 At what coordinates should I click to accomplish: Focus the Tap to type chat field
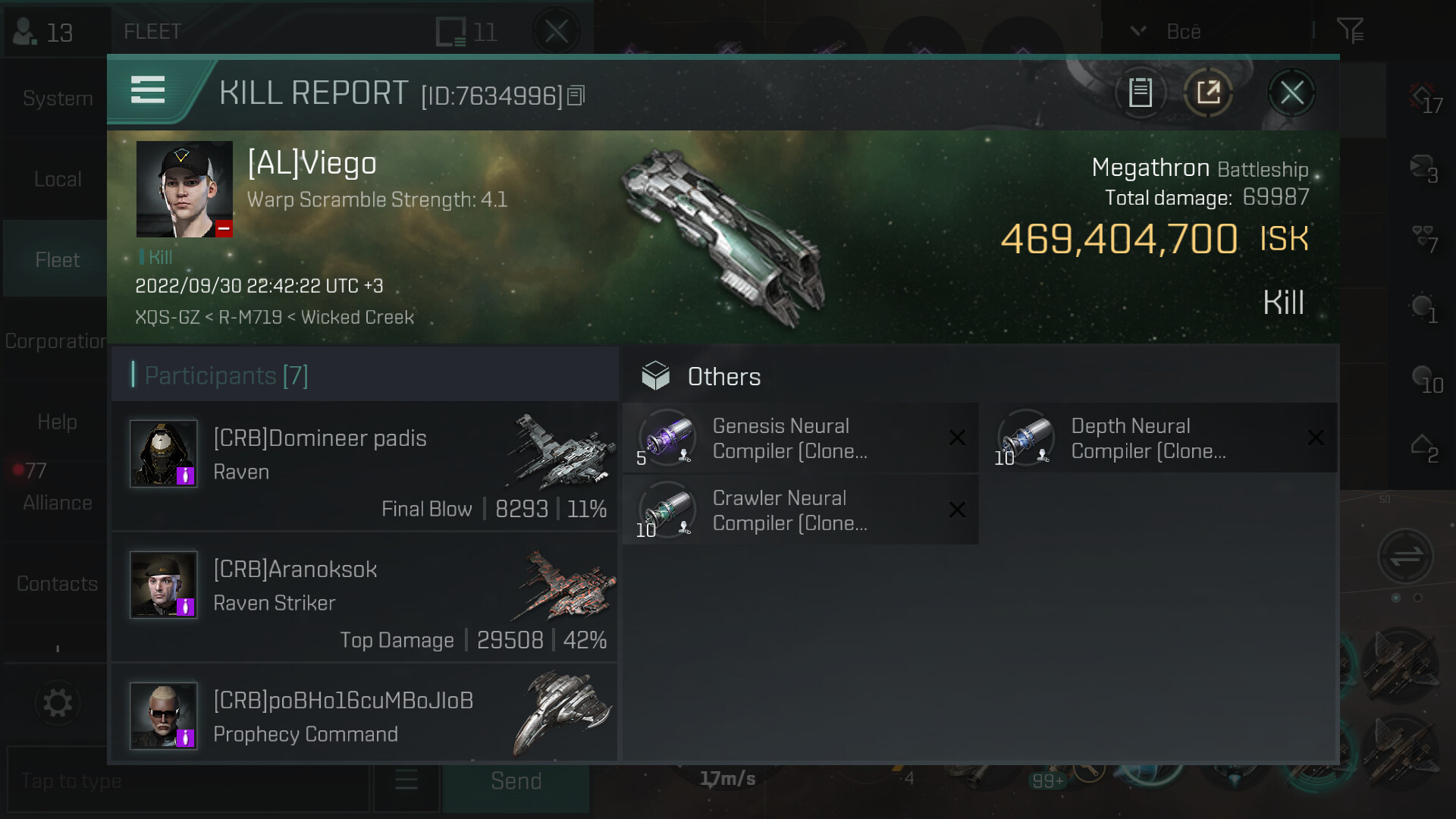pos(186,781)
